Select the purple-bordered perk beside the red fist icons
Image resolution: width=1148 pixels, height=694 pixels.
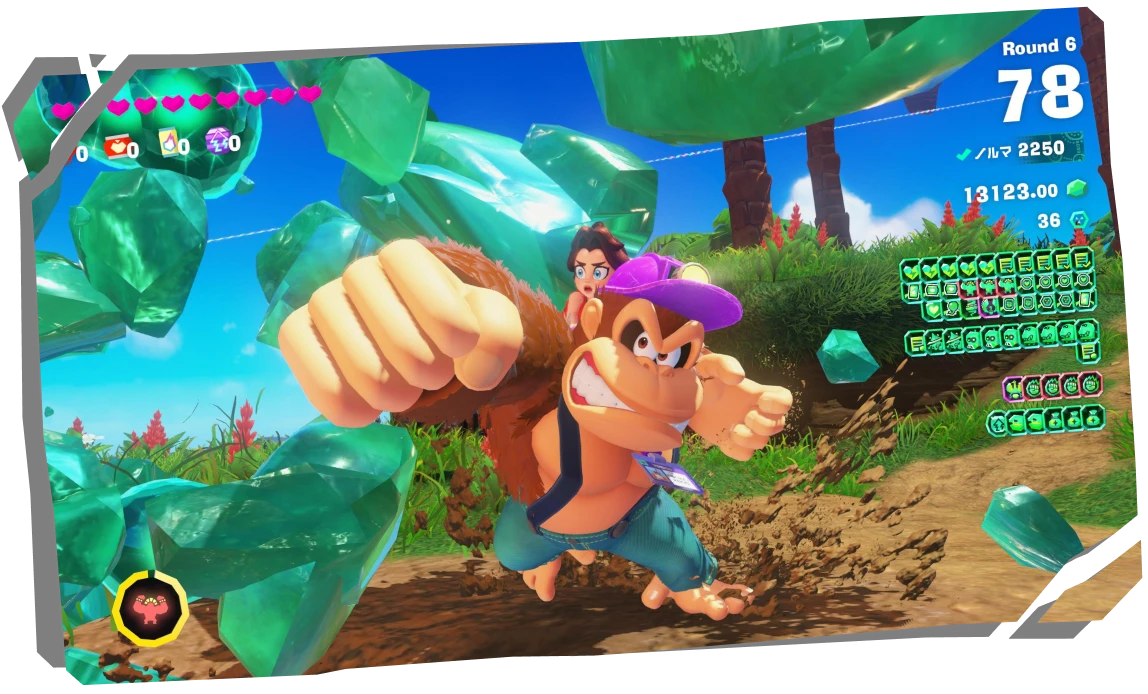1014,389
